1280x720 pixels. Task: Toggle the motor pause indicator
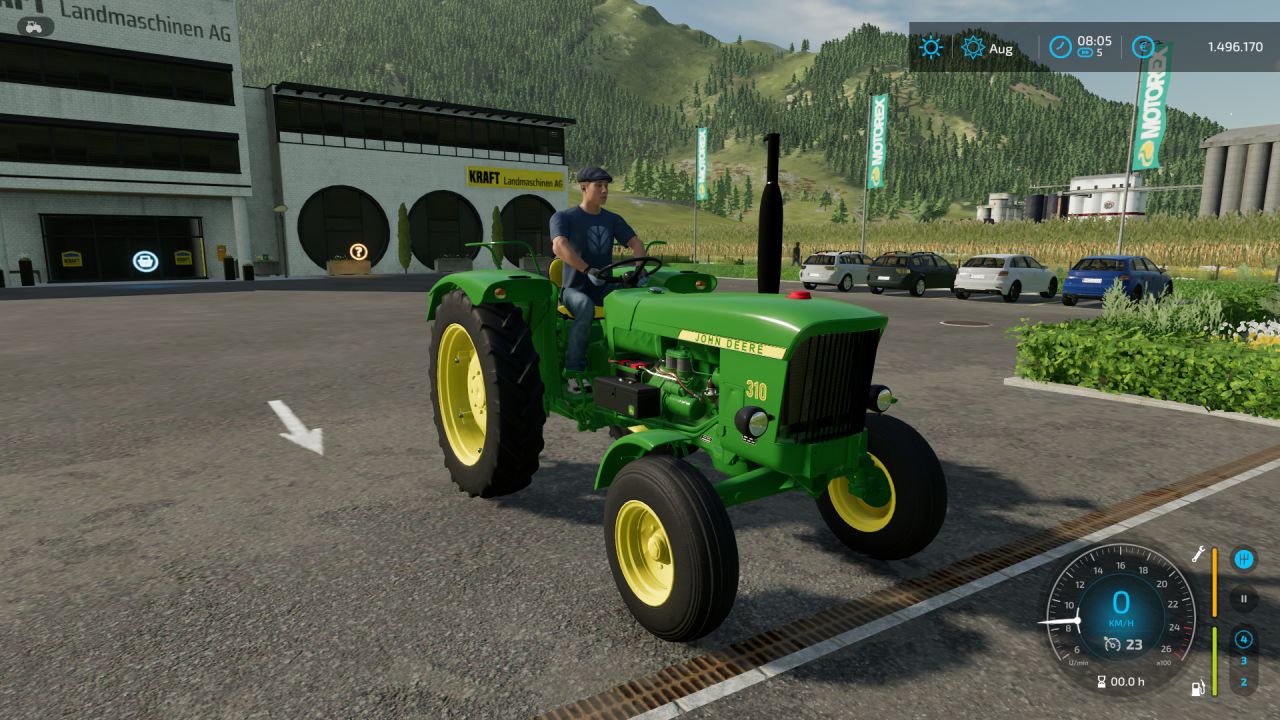click(1242, 599)
